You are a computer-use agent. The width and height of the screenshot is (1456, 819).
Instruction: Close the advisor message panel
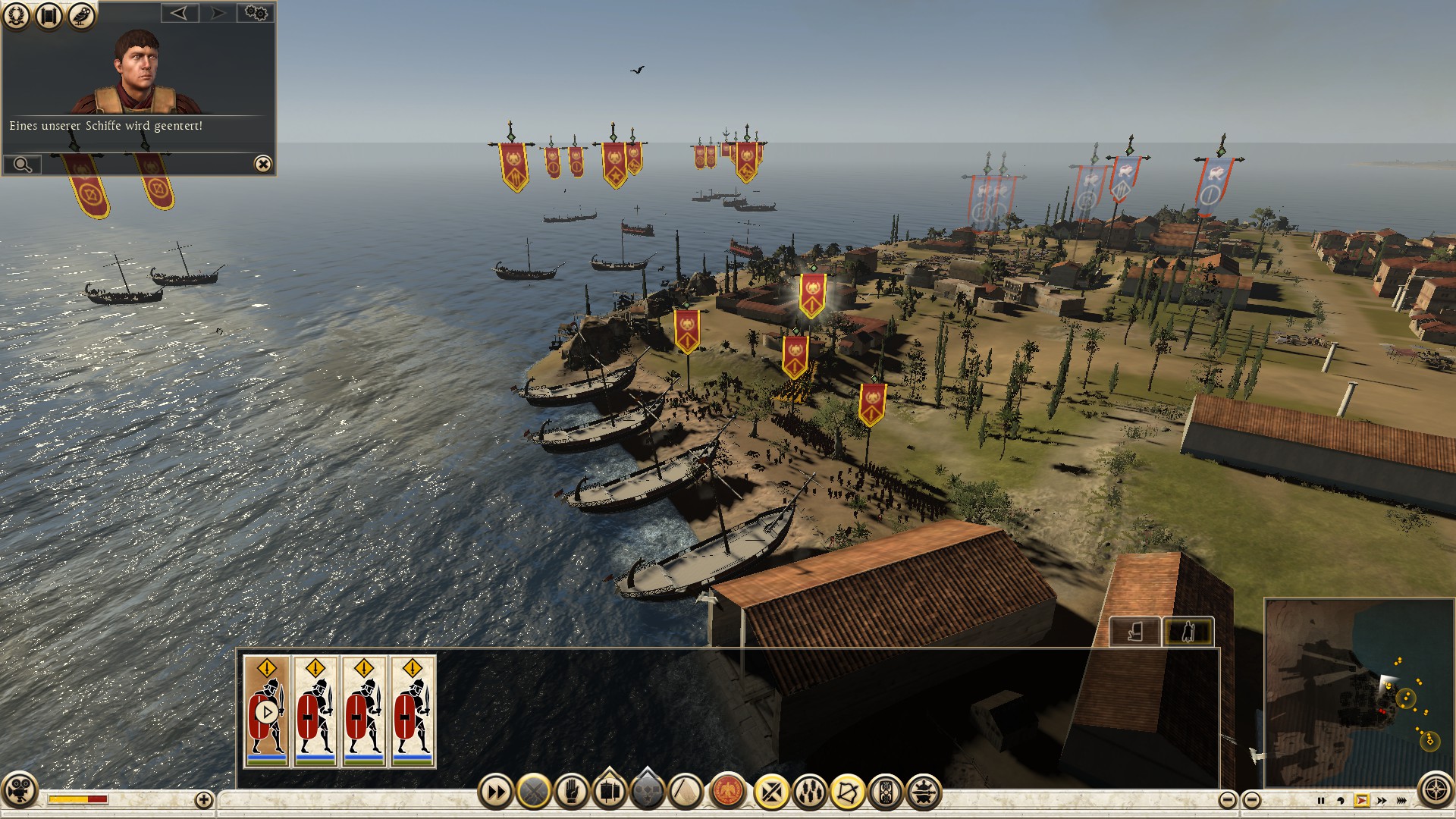tap(262, 164)
